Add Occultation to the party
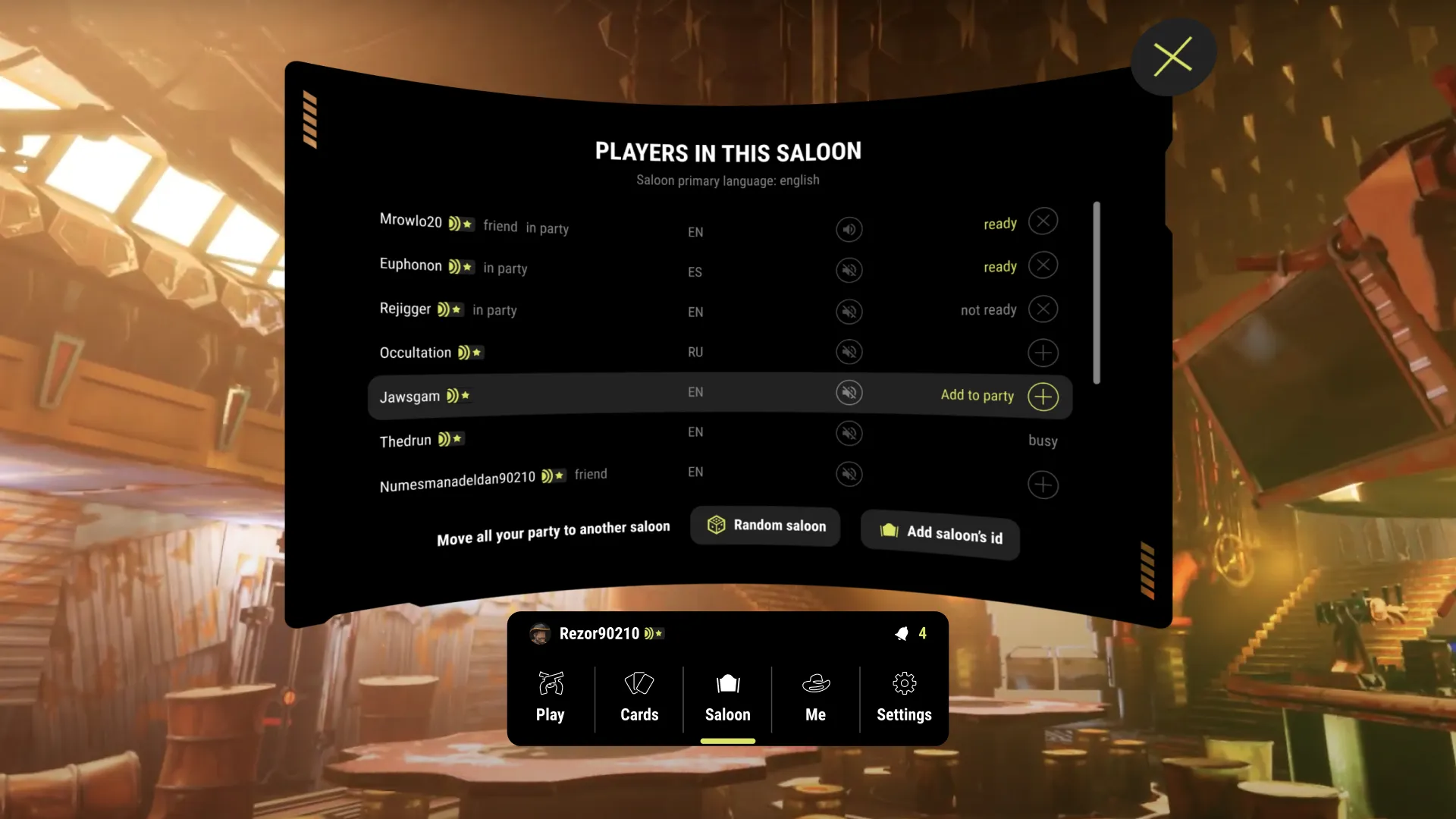The width and height of the screenshot is (1456, 819). [1043, 353]
